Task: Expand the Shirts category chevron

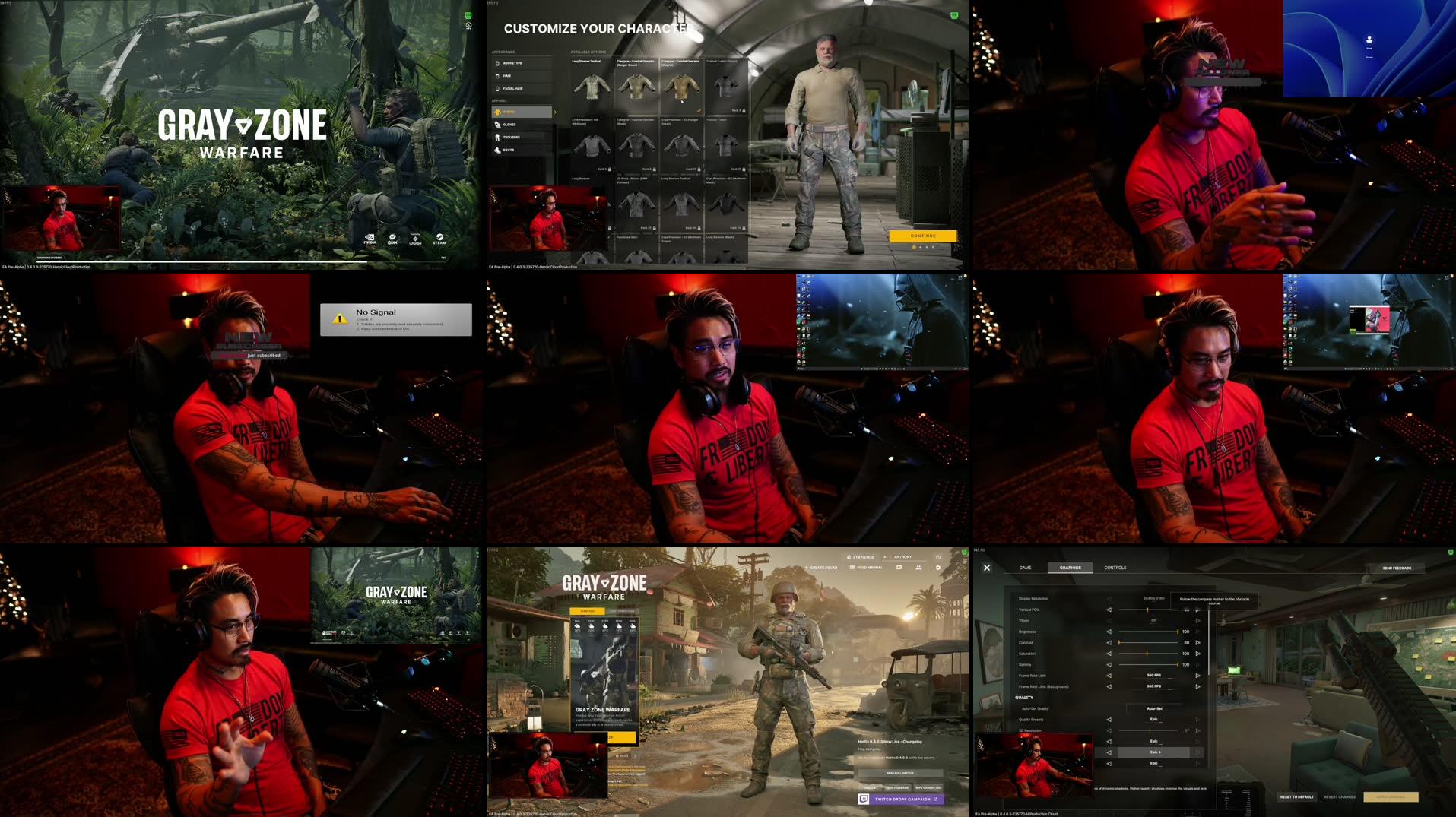Action: coord(555,112)
